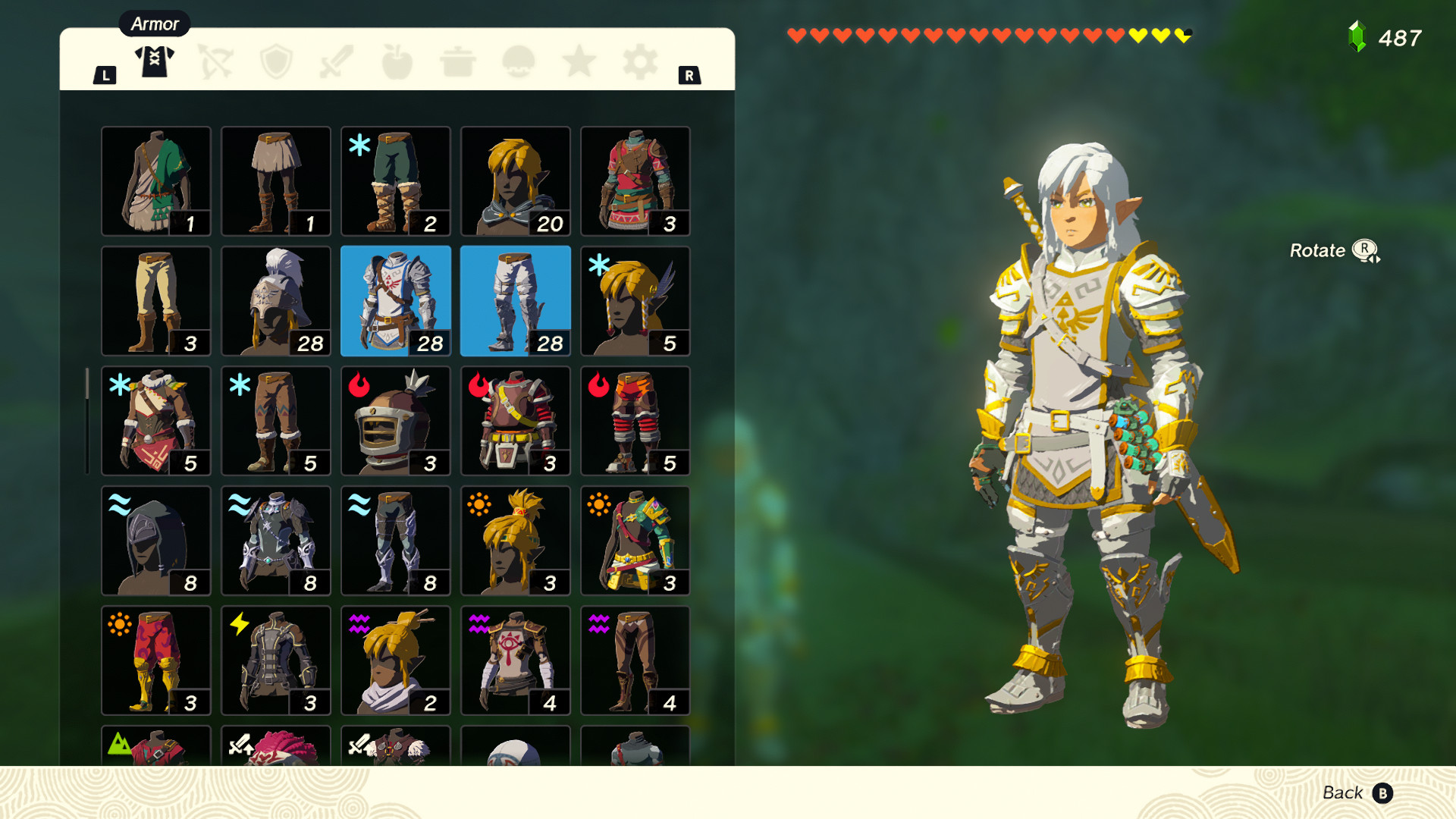
Task: Open the Materials mushroom tab
Action: coord(519,62)
